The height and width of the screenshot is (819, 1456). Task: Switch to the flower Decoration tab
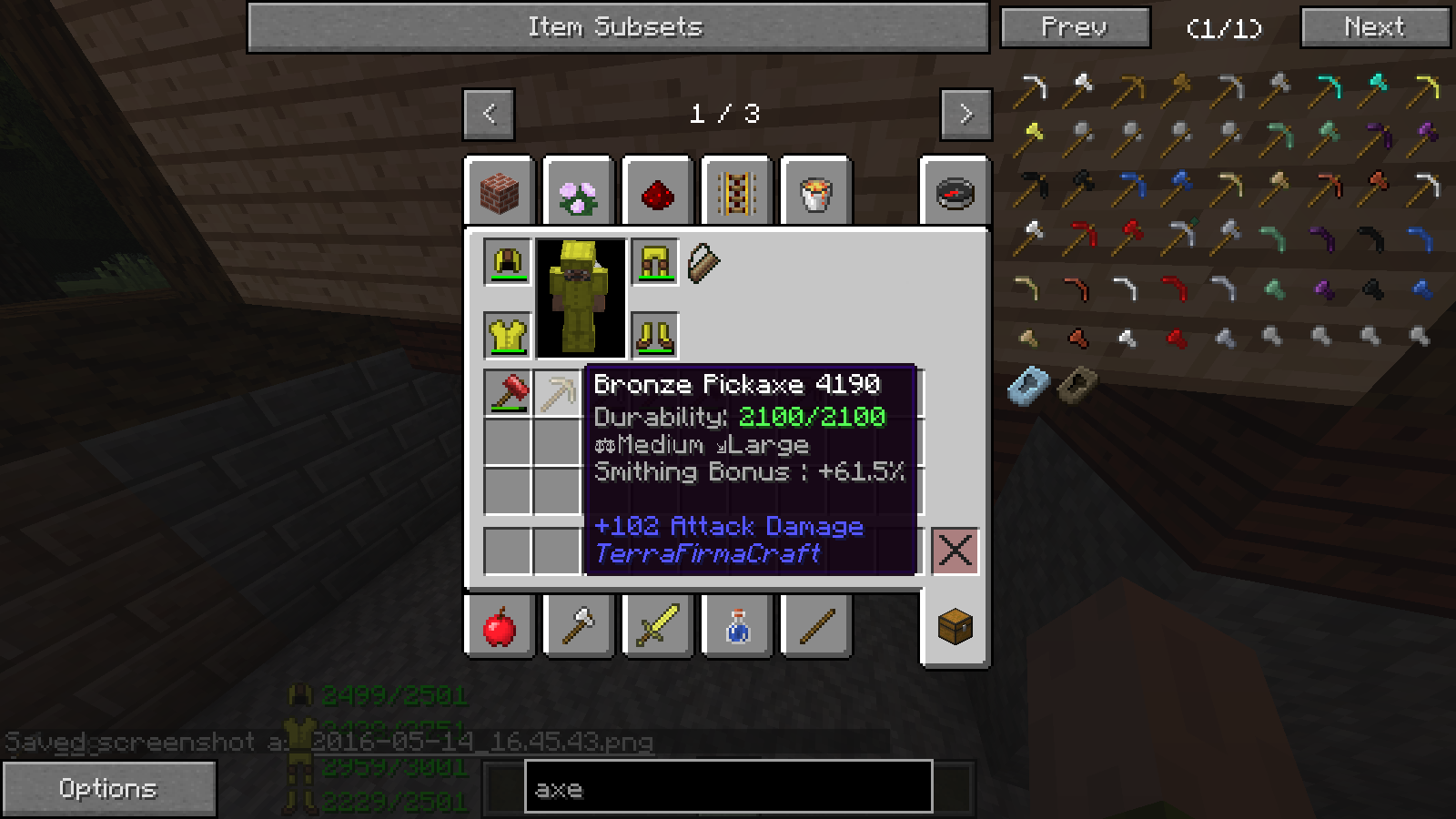point(578,195)
